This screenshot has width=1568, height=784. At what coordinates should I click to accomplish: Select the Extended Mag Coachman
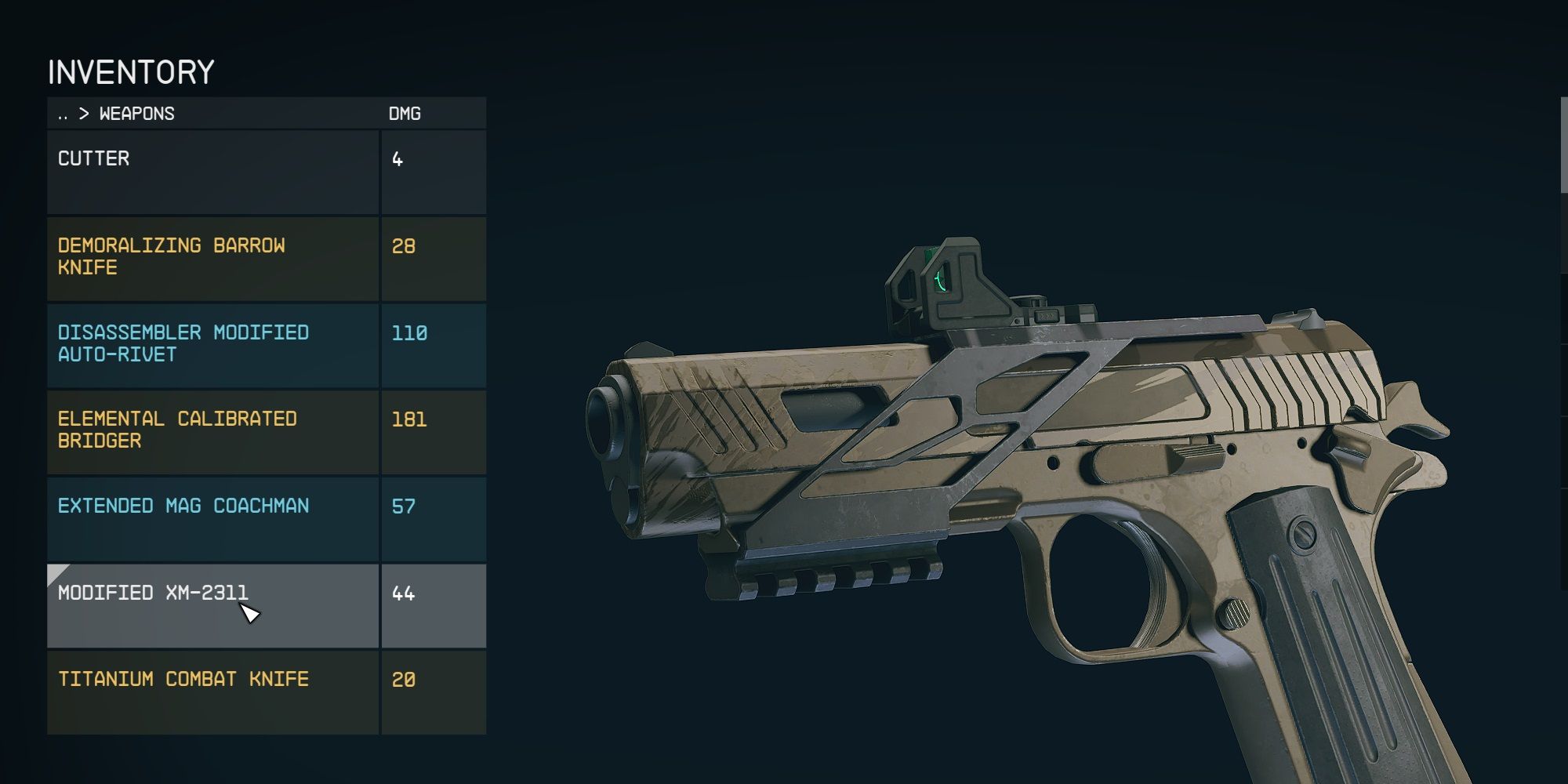pos(212,518)
